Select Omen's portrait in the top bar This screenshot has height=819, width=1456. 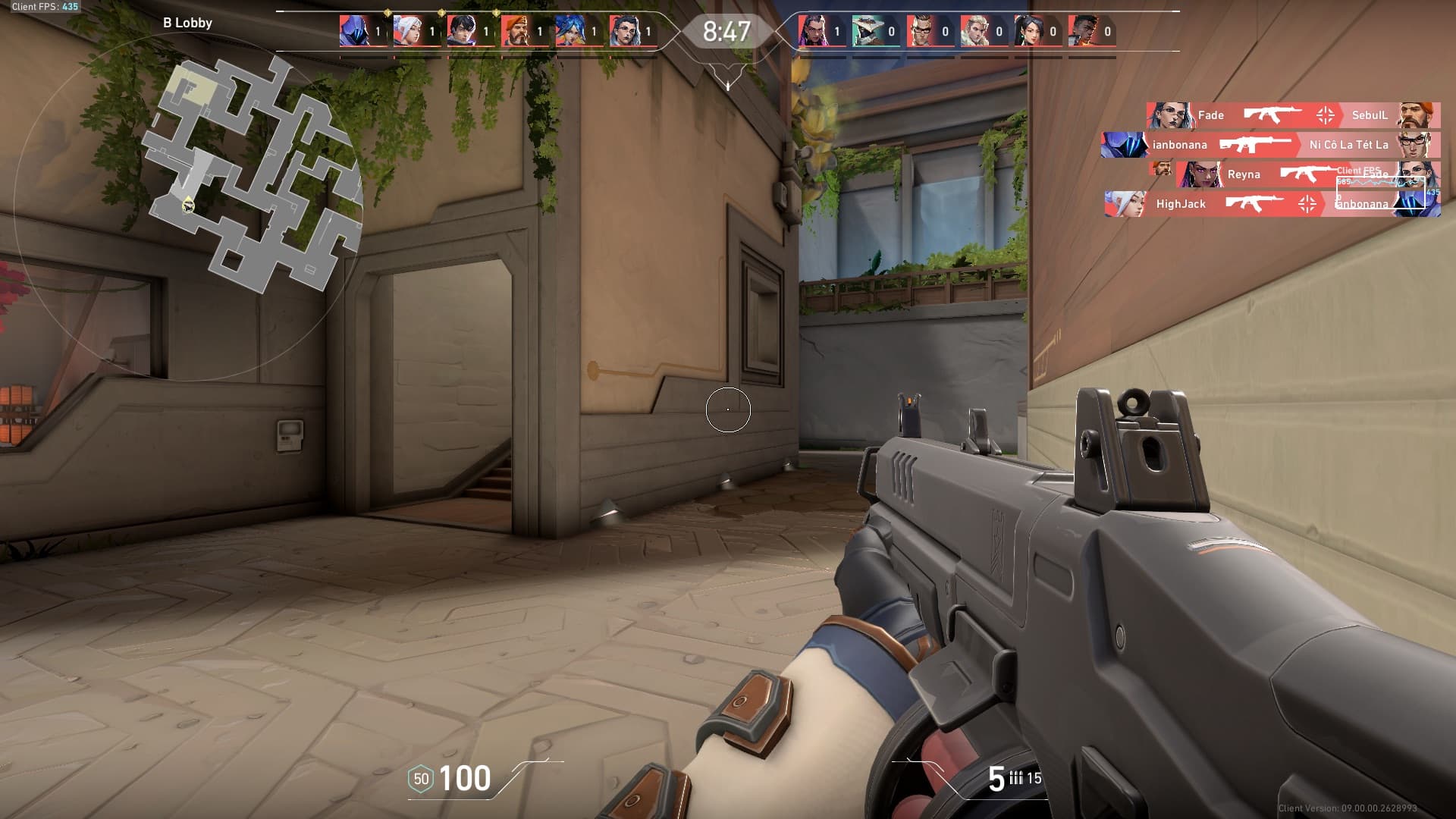(x=354, y=32)
